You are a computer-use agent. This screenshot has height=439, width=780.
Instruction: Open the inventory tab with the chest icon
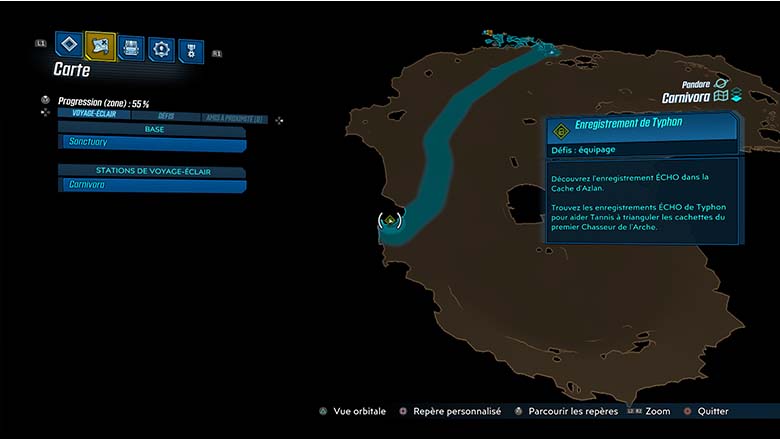[131, 46]
